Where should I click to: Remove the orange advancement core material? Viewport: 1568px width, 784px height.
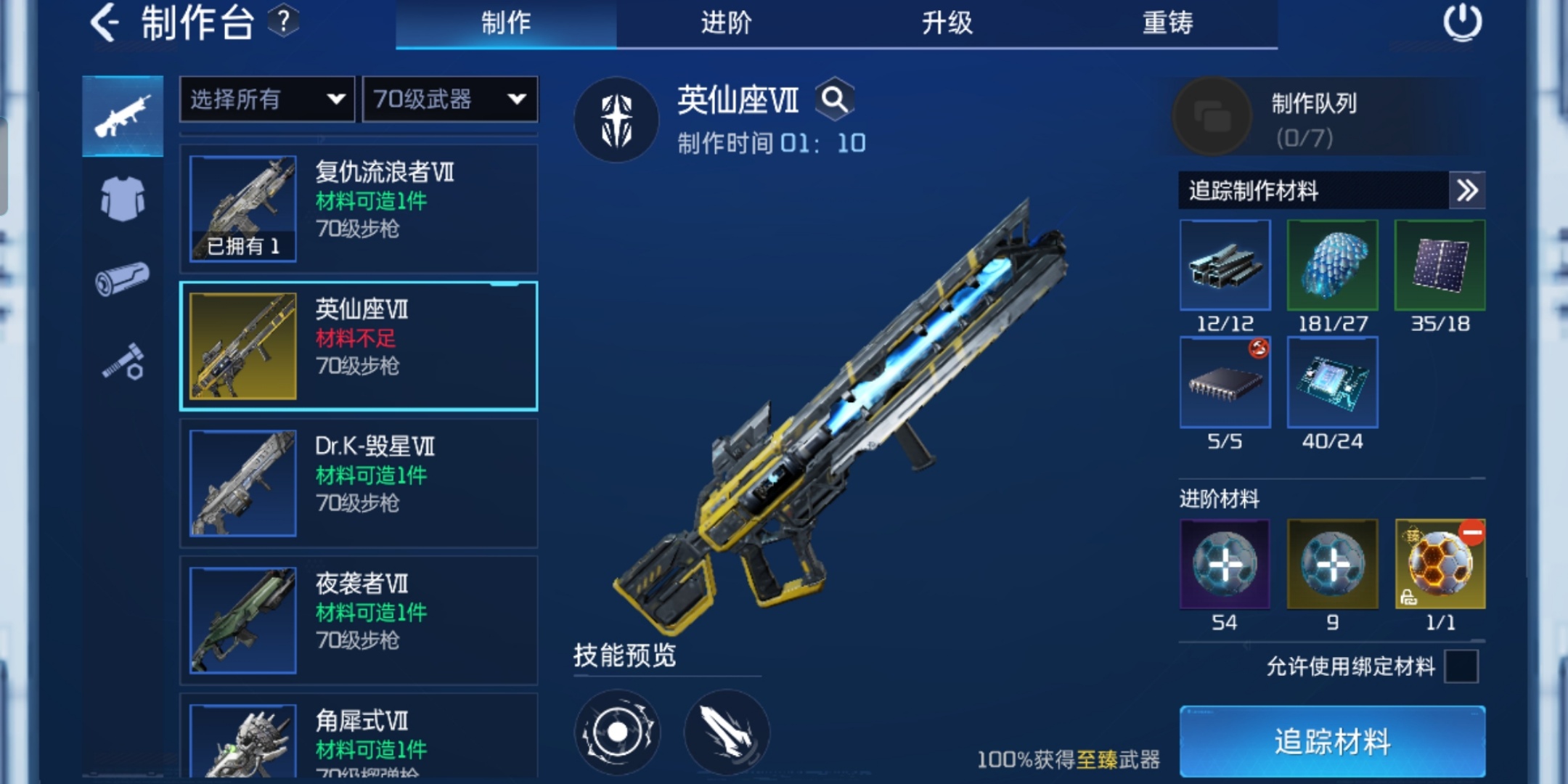click(x=1471, y=533)
